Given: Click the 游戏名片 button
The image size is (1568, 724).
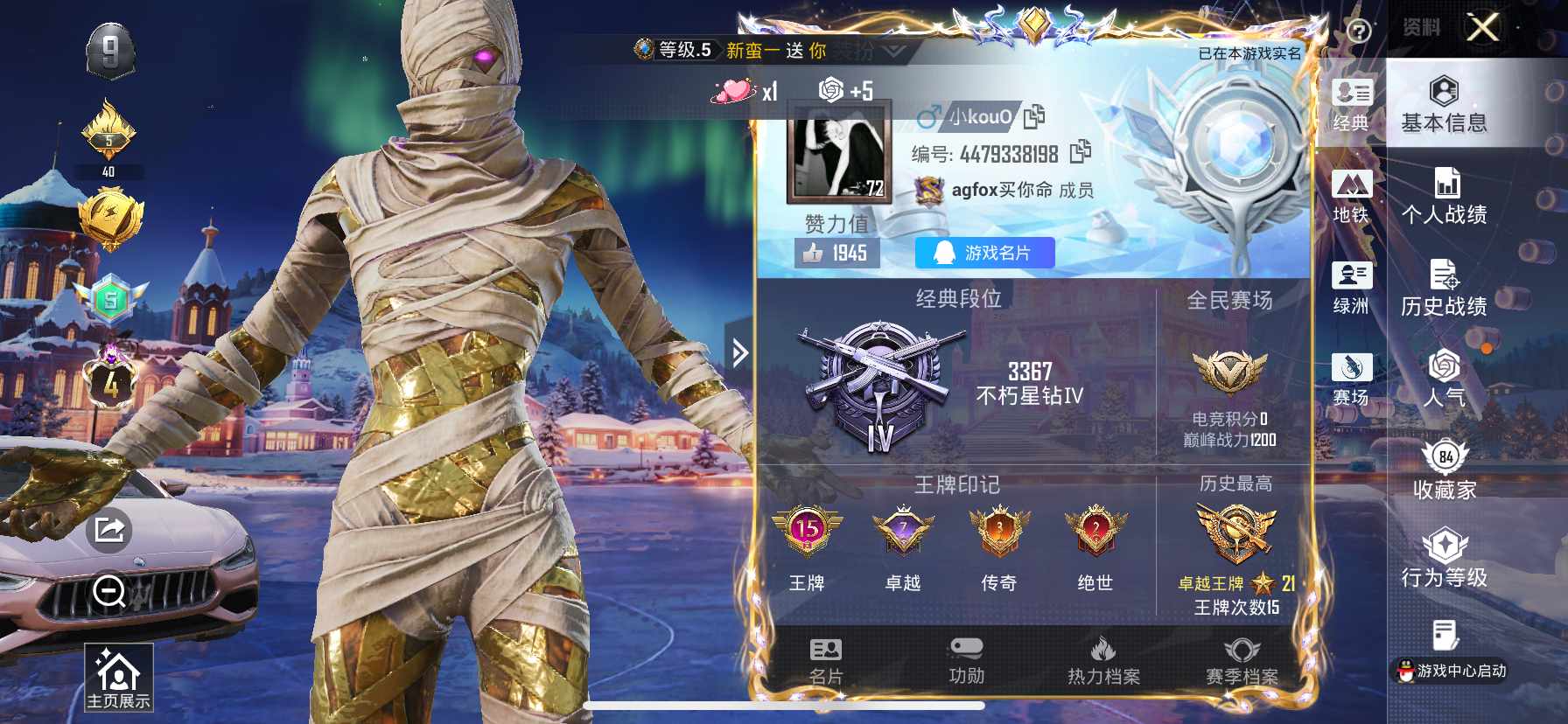Looking at the screenshot, I should (x=983, y=254).
